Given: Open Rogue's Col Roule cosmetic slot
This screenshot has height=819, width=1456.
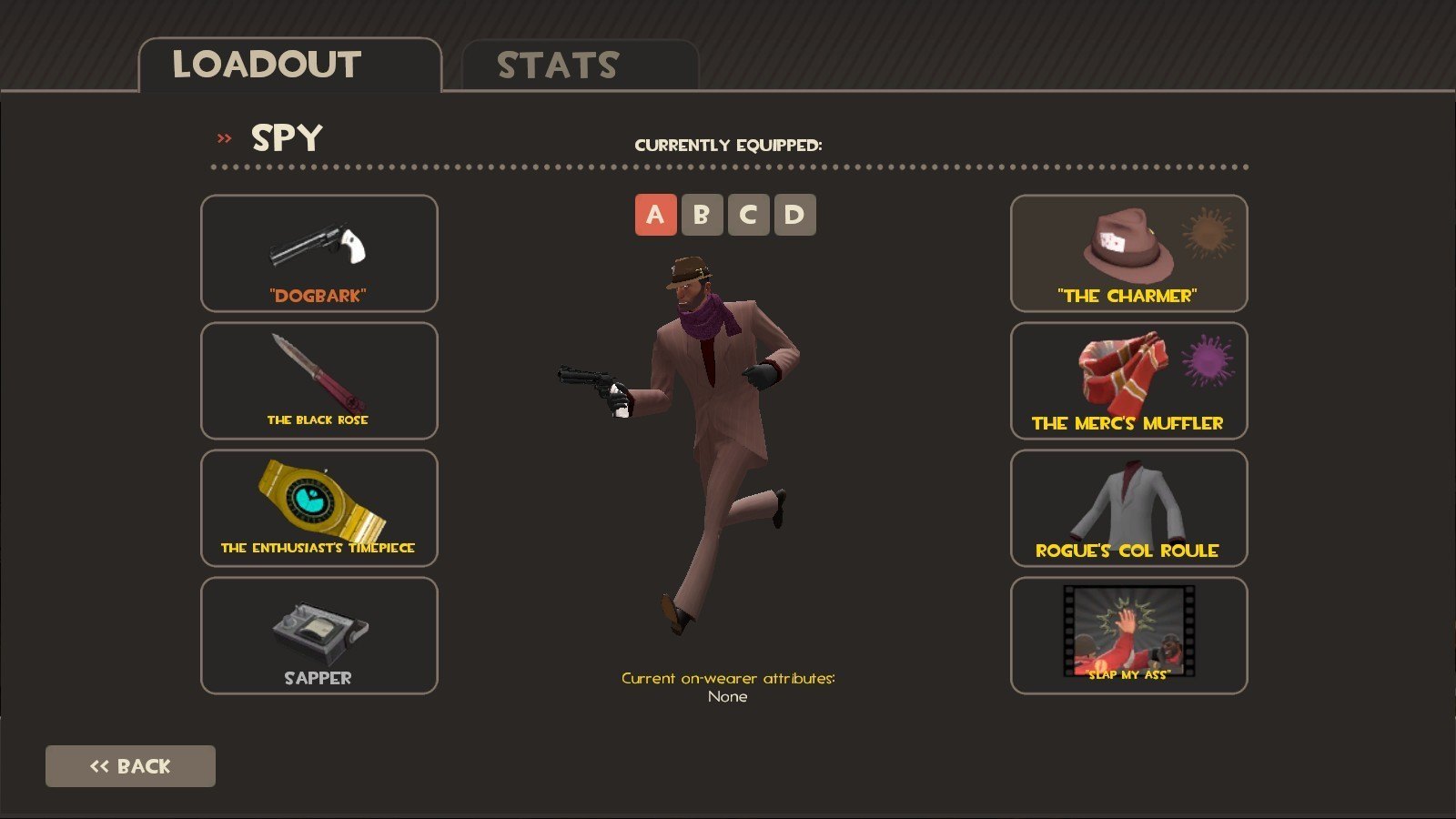Looking at the screenshot, I should [x=1128, y=508].
